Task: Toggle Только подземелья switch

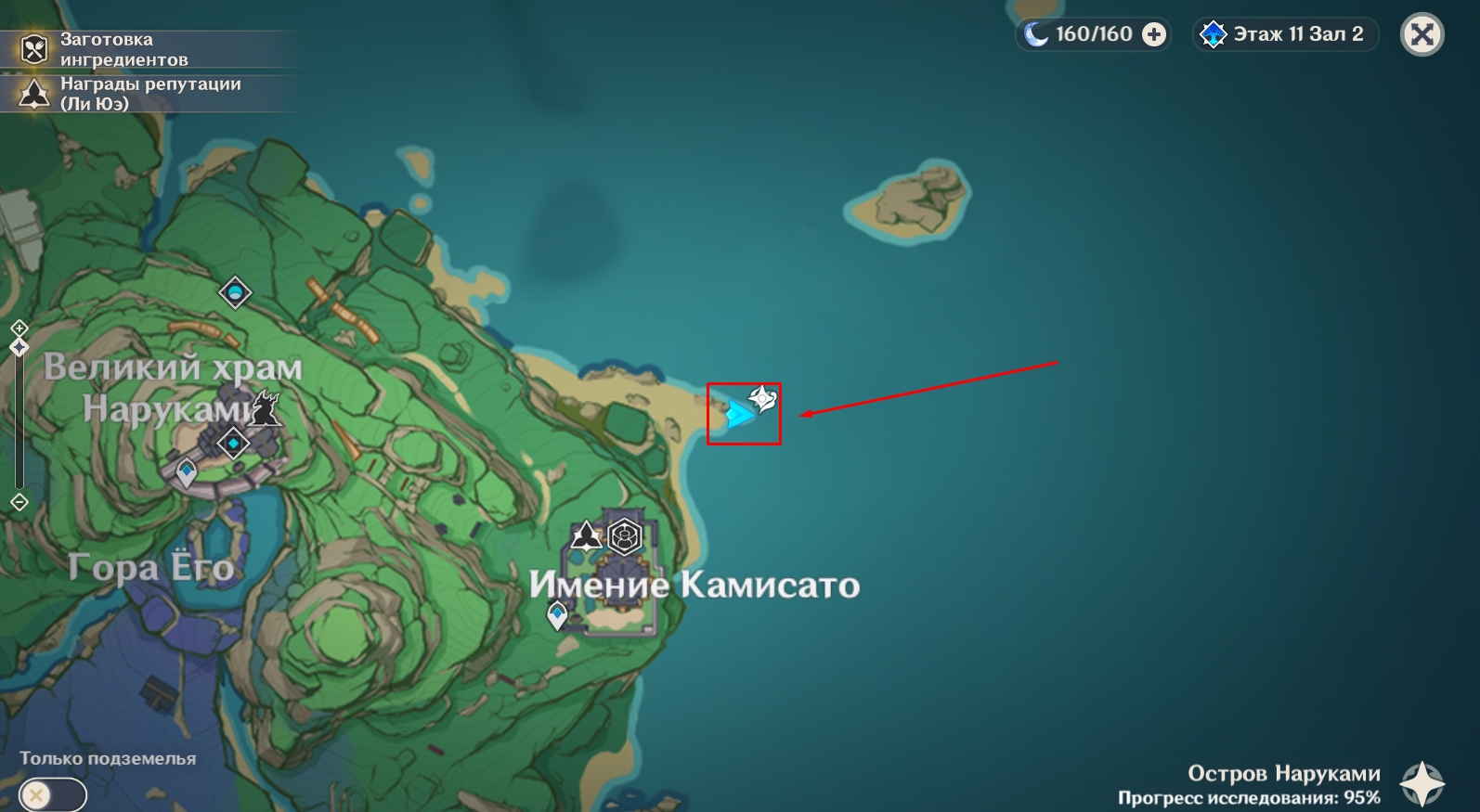Action: (x=52, y=795)
